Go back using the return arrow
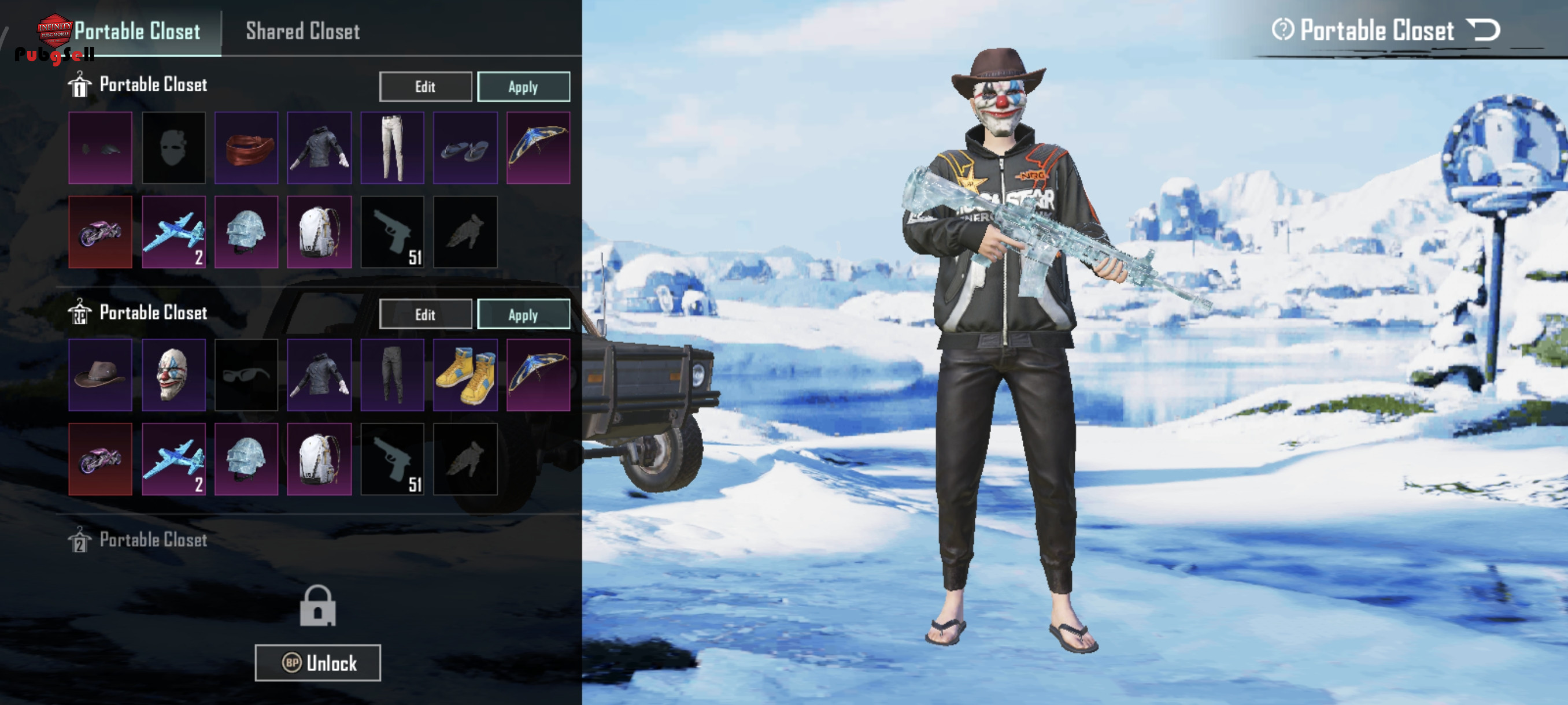Screen dimensions: 1568x705 coord(1483,30)
